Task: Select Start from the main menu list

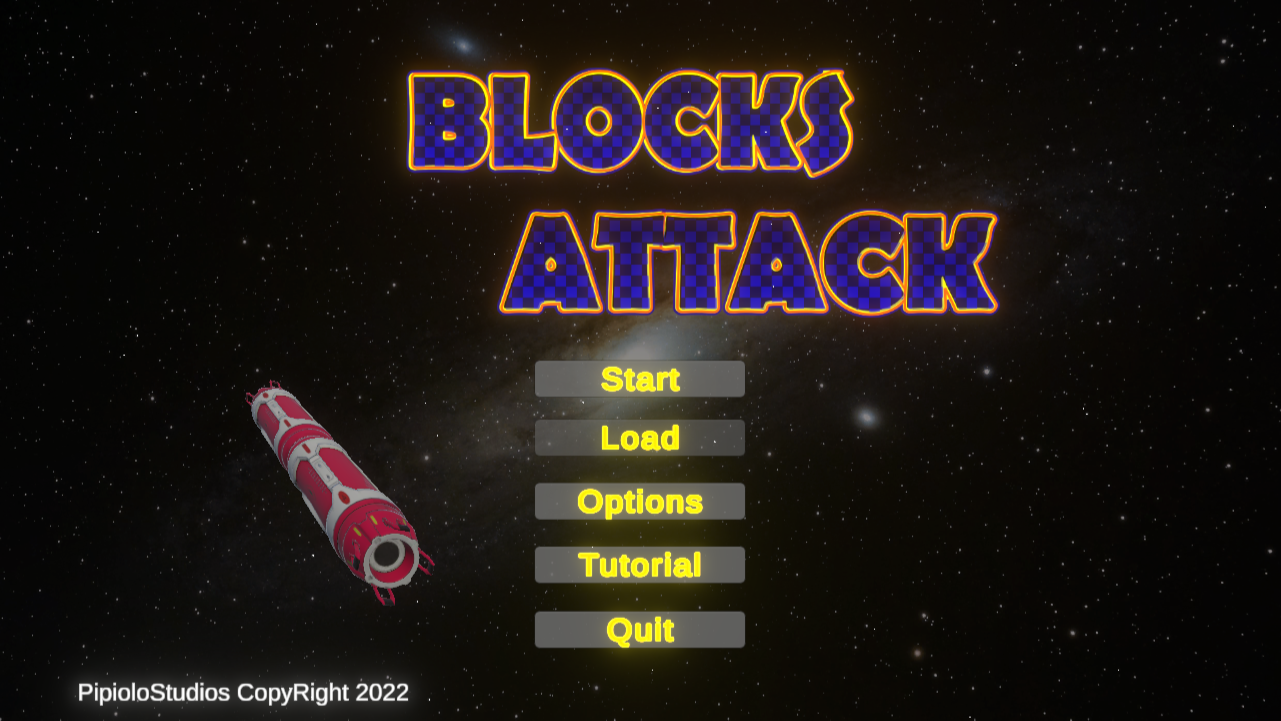Action: pyautogui.click(x=640, y=378)
